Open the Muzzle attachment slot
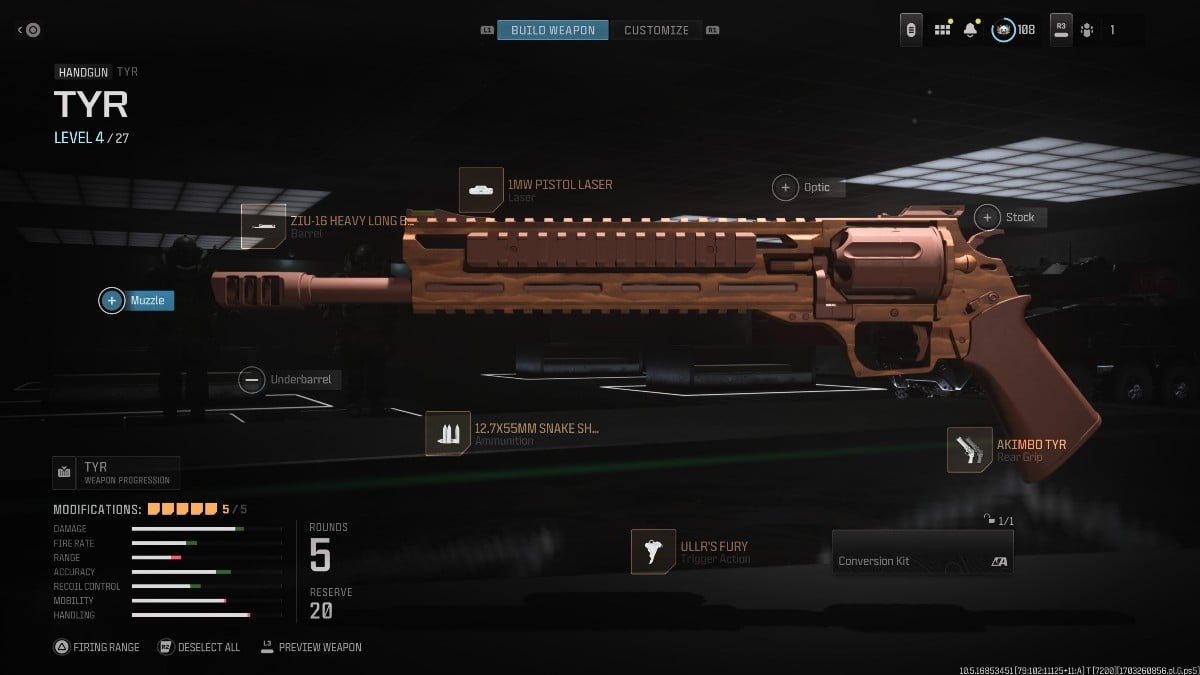Image resolution: width=1200 pixels, height=675 pixels. (x=137, y=300)
